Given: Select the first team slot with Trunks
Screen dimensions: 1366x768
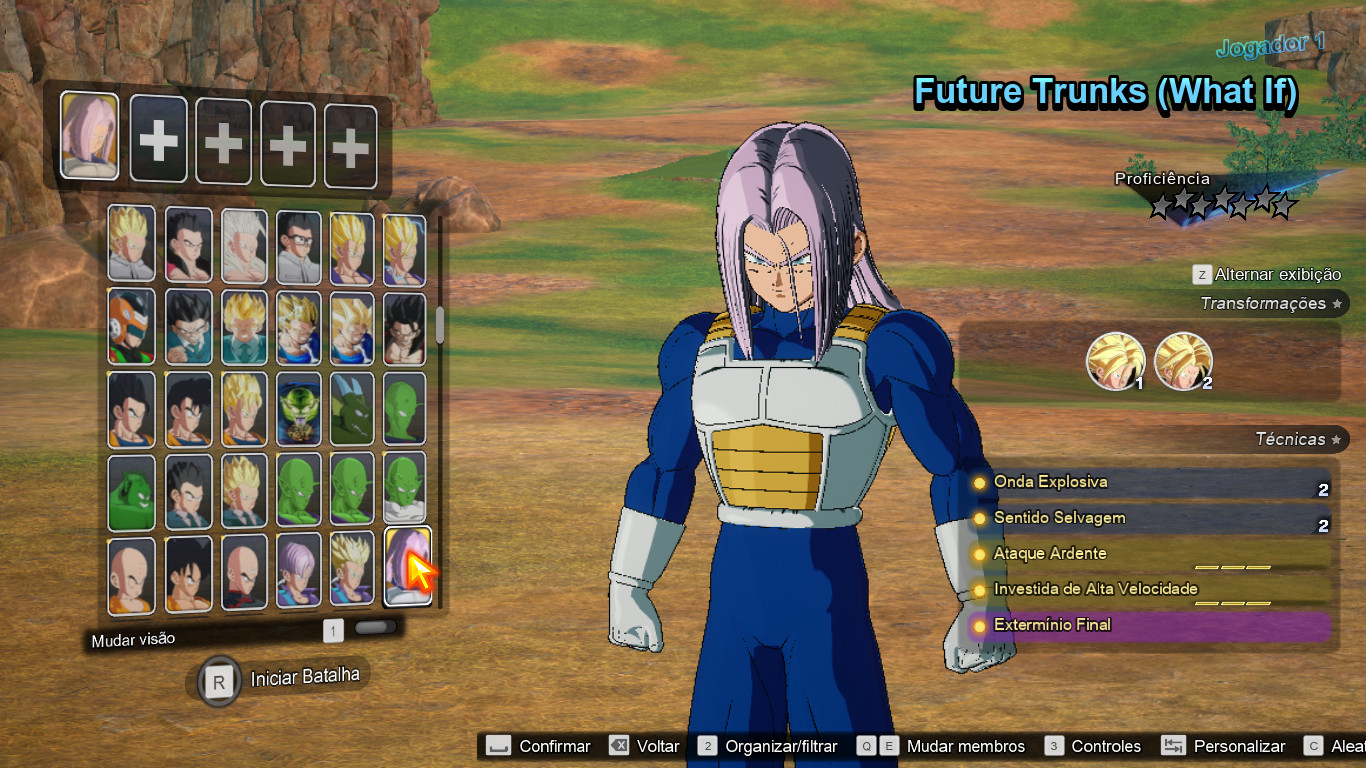Looking at the screenshot, I should (x=89, y=135).
